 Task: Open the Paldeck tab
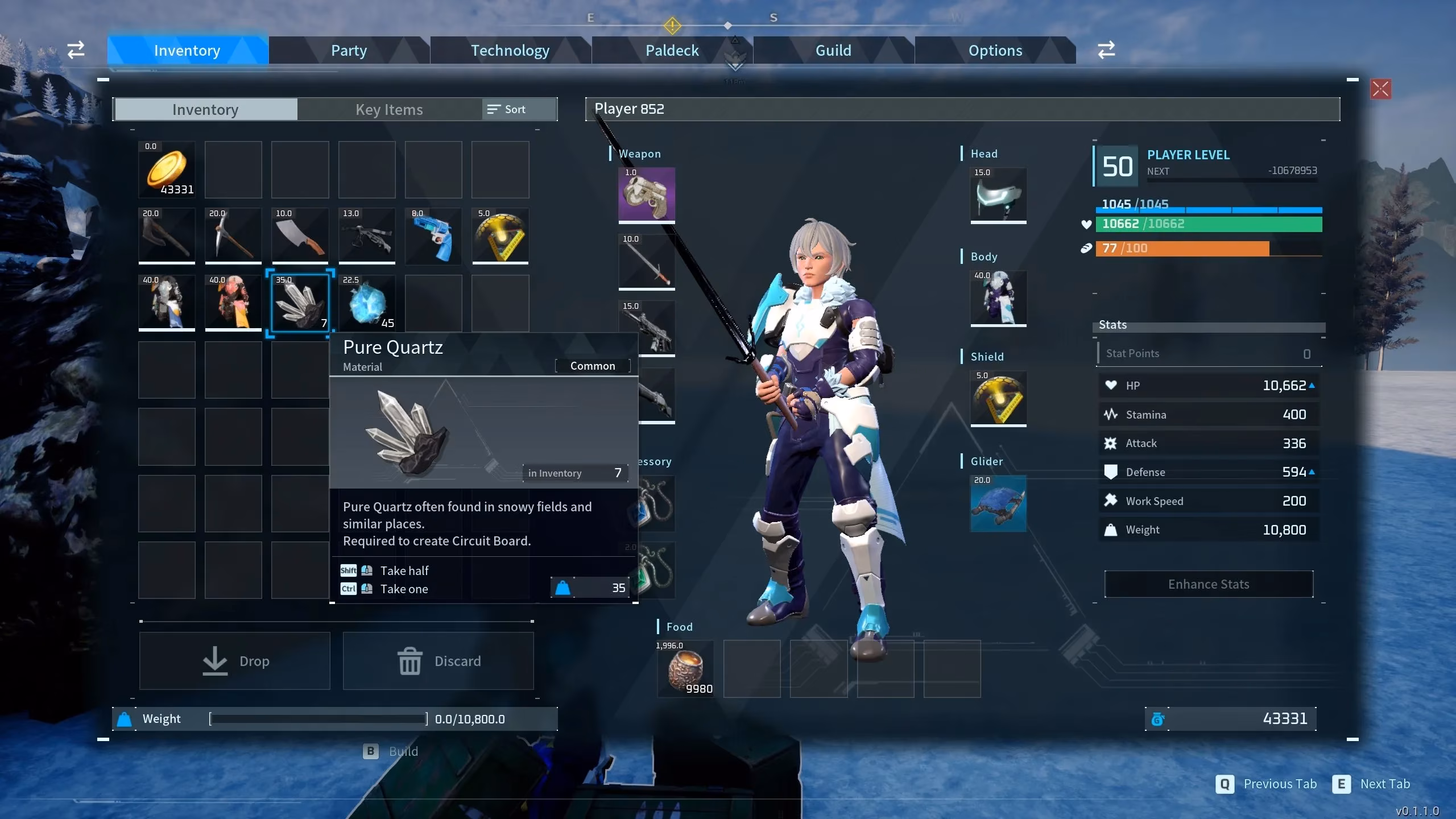[672, 50]
